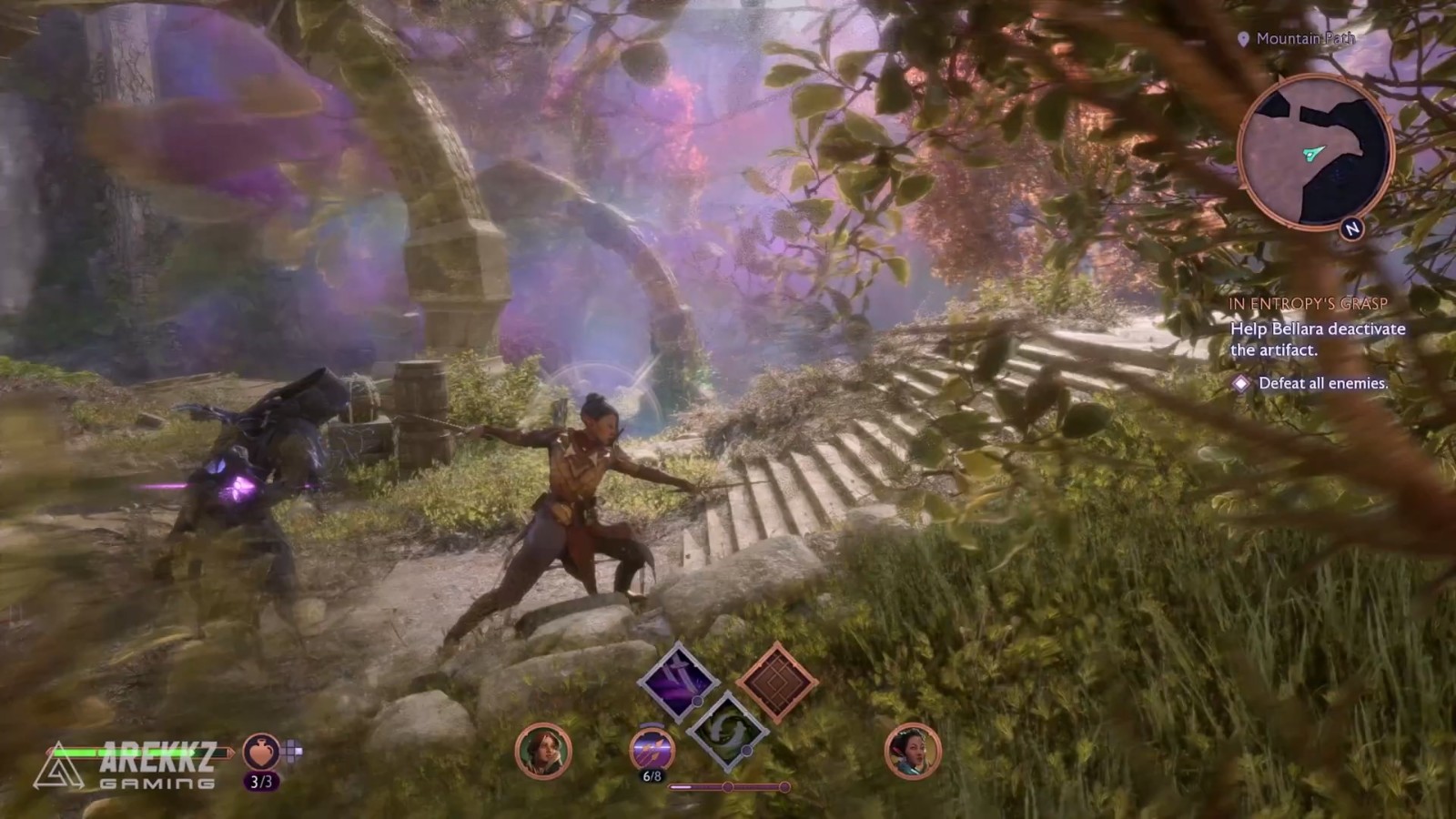Open the In Entropy's Grasp quest tracker

pyautogui.click(x=1308, y=304)
